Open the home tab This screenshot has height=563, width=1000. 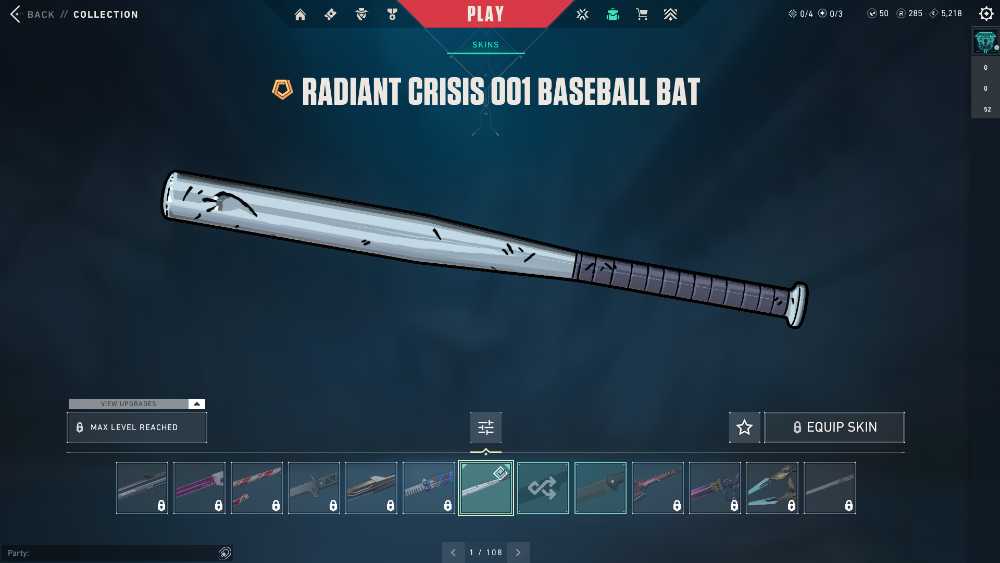(x=300, y=15)
